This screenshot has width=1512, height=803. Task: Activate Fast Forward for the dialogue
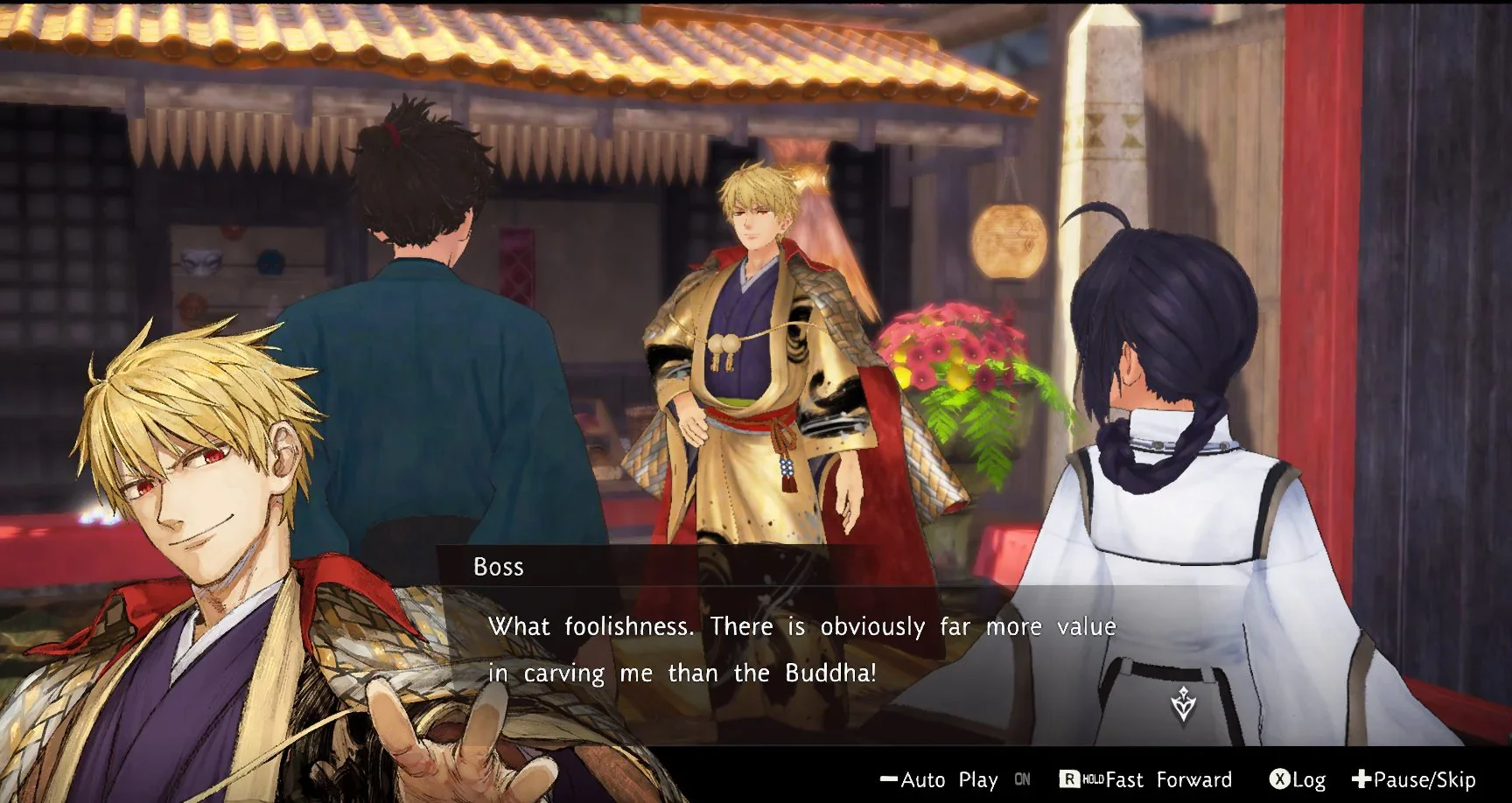pos(1146,779)
